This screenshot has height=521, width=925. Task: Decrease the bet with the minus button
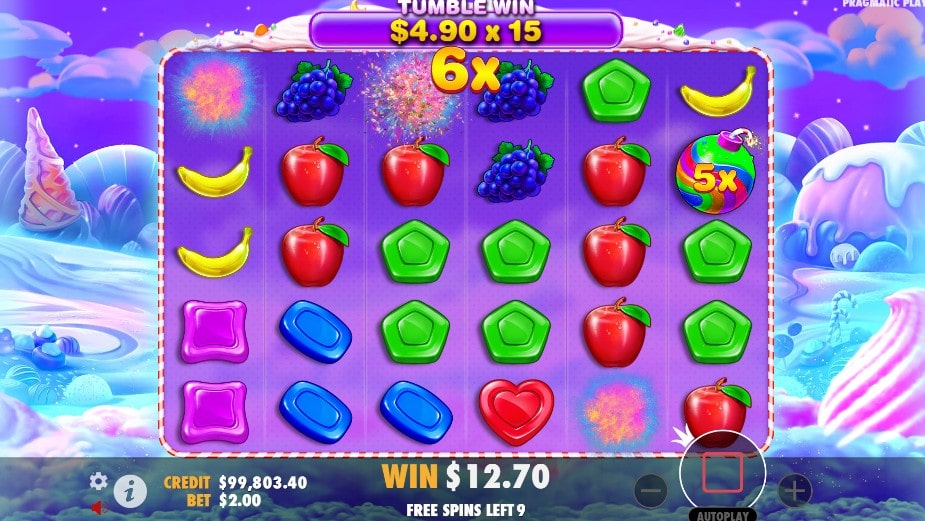pyautogui.click(x=650, y=490)
